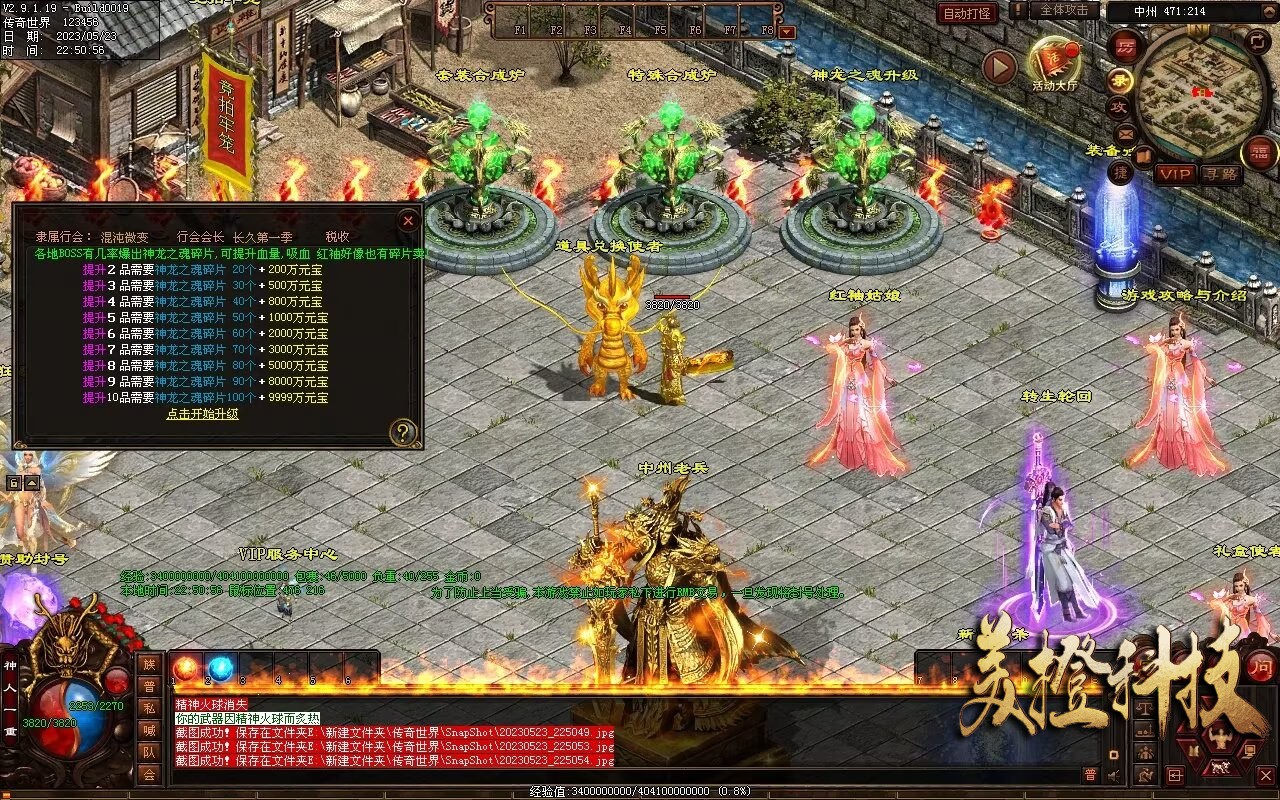Activate the 寻路 pathfinding button
This screenshot has width=1280, height=800.
click(x=1220, y=174)
